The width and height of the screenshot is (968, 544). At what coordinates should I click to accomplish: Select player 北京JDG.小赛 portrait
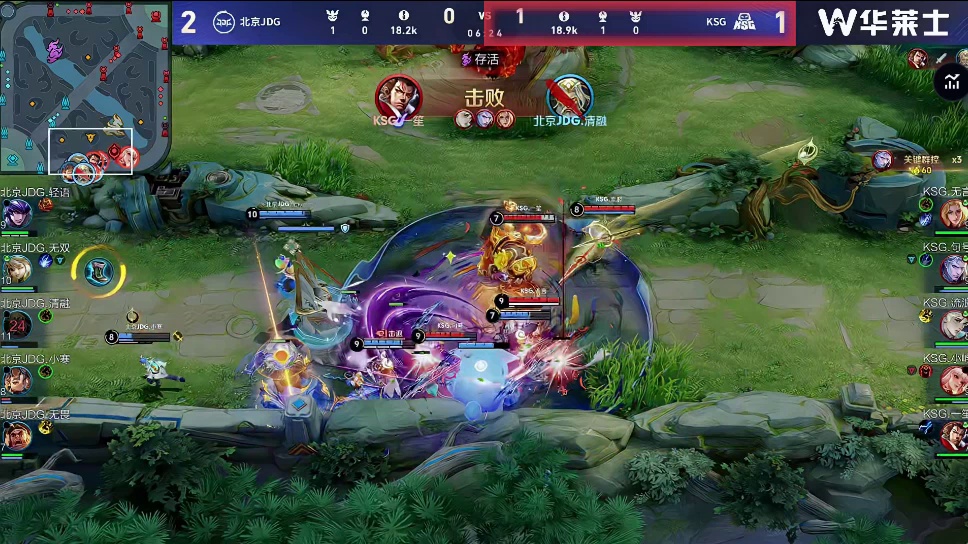17,380
